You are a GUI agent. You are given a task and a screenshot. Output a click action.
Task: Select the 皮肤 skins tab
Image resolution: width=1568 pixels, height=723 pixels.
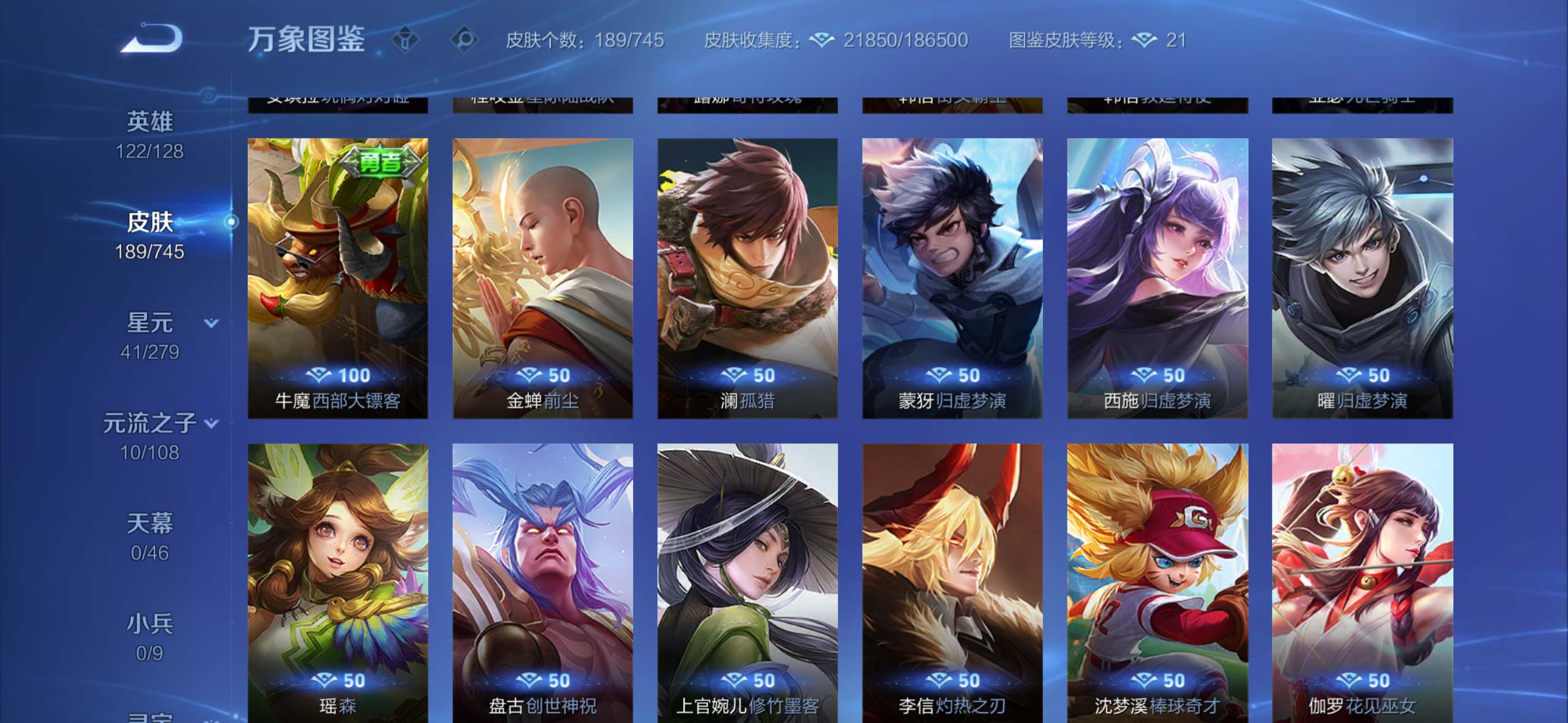(150, 235)
